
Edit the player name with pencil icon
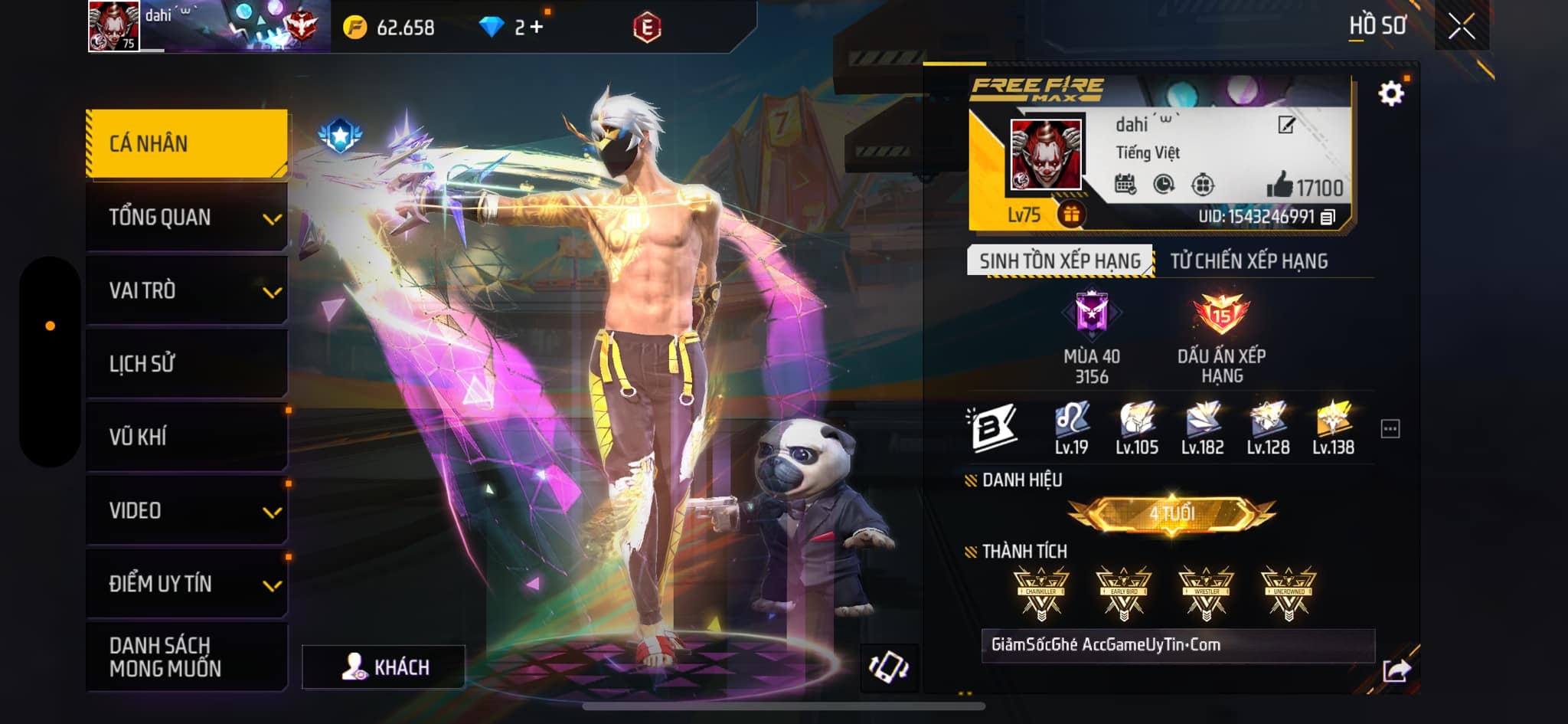[x=1286, y=125]
